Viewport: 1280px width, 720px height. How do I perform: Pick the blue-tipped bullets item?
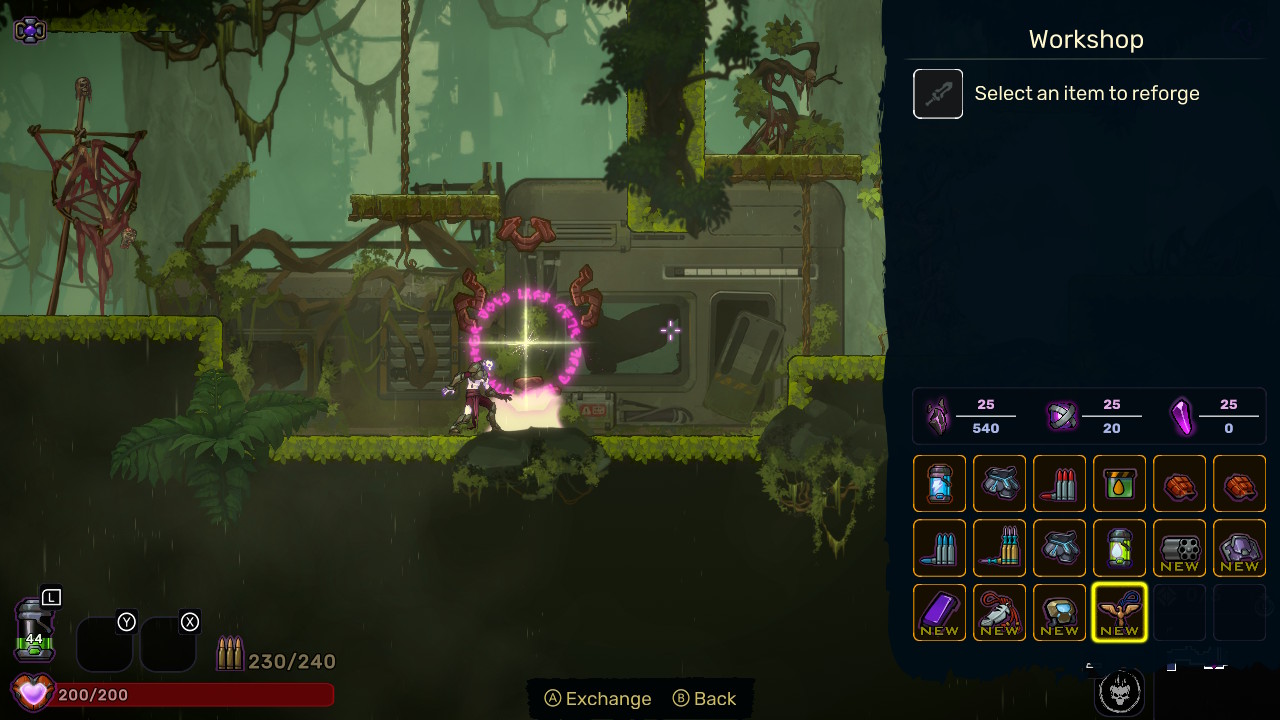pos(939,548)
